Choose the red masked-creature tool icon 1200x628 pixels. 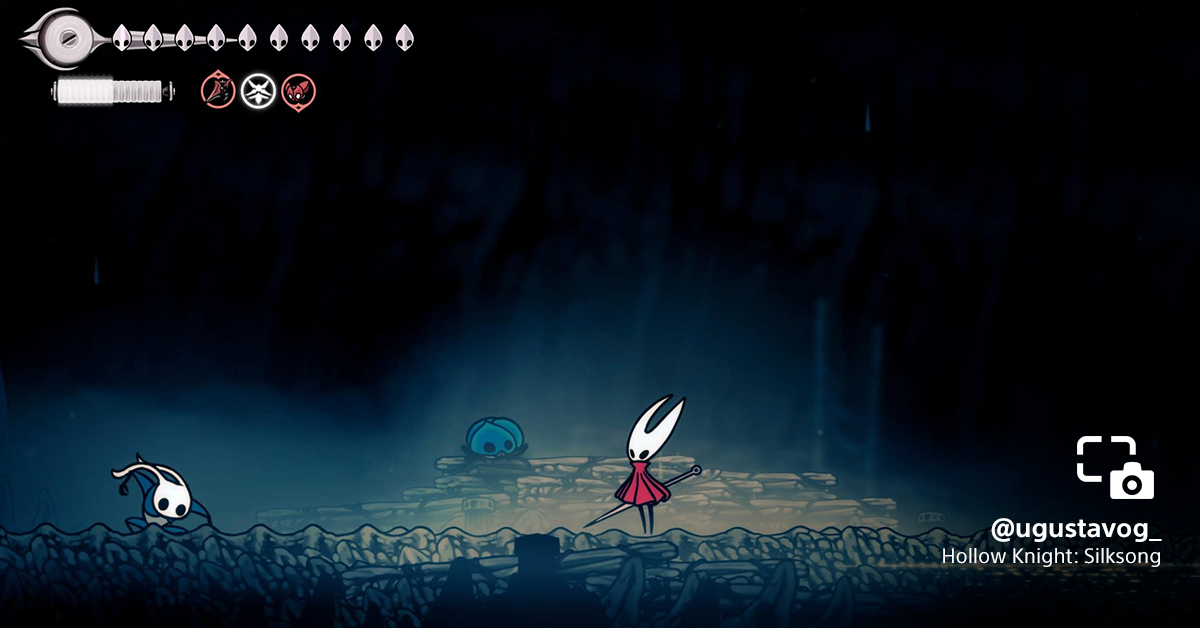pyautogui.click(x=298, y=91)
